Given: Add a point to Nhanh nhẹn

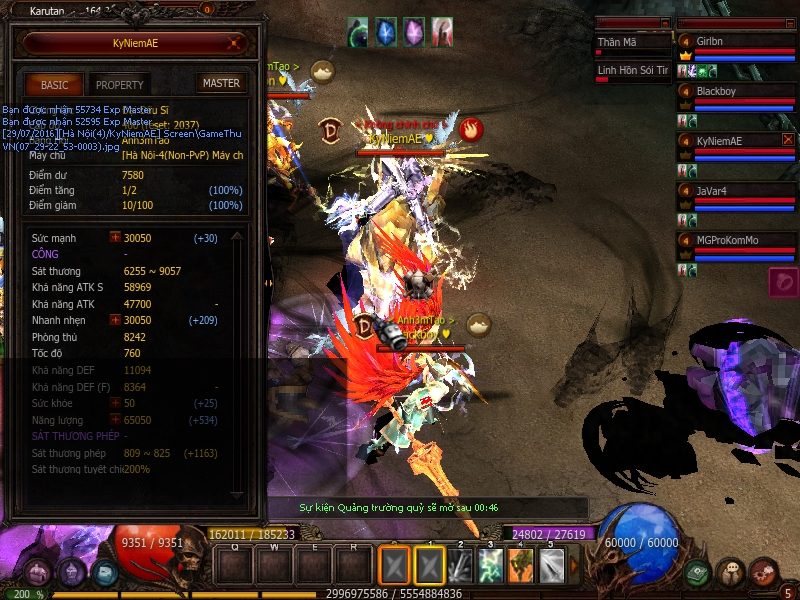Looking at the screenshot, I should pyautogui.click(x=115, y=320).
